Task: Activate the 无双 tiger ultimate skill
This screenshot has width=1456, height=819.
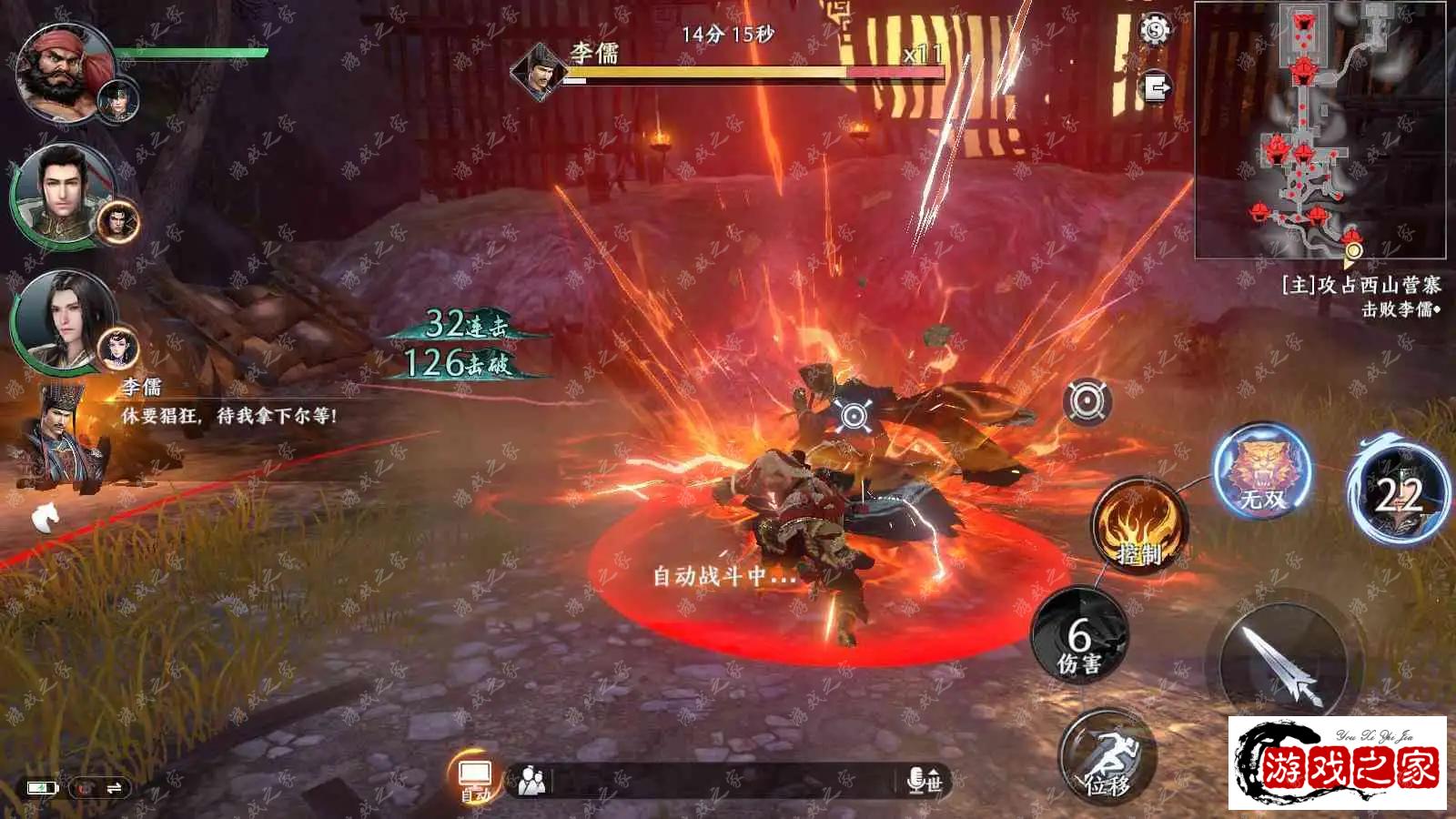Action: pyautogui.click(x=1262, y=470)
